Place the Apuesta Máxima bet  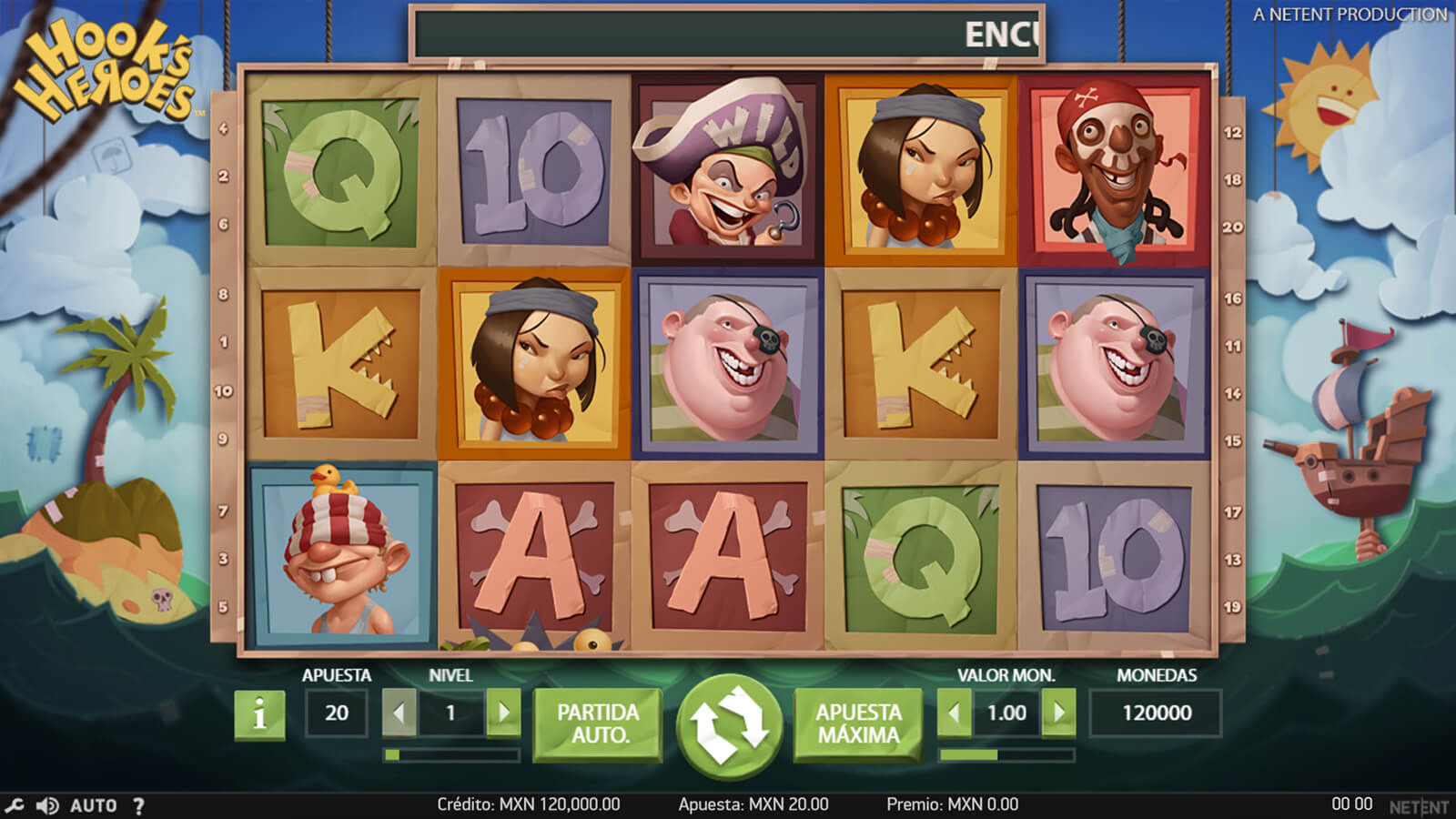(858, 723)
